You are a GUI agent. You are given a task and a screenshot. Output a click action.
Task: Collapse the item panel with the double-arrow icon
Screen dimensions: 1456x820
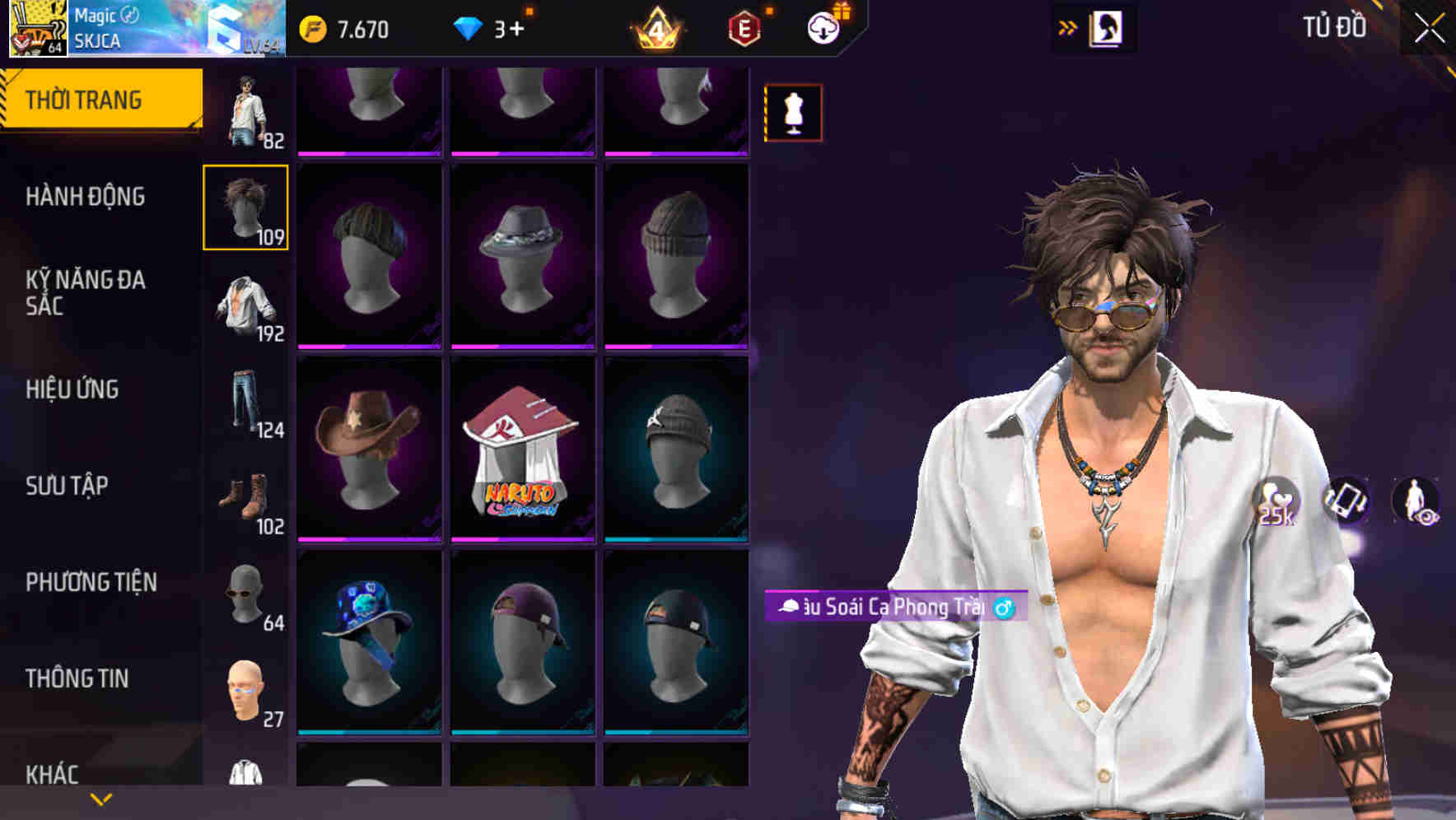click(1067, 27)
